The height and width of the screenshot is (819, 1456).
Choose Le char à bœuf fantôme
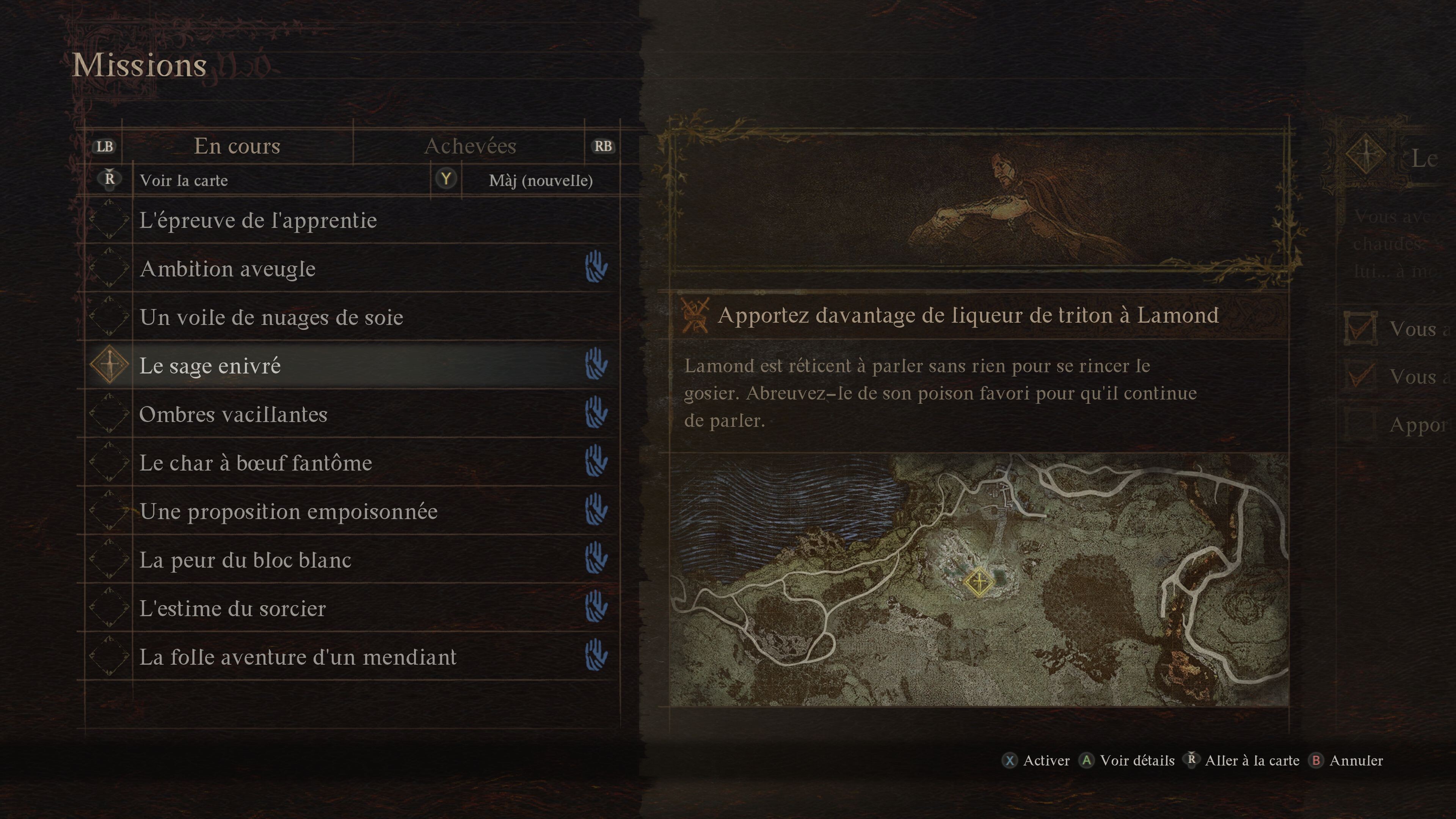256,463
